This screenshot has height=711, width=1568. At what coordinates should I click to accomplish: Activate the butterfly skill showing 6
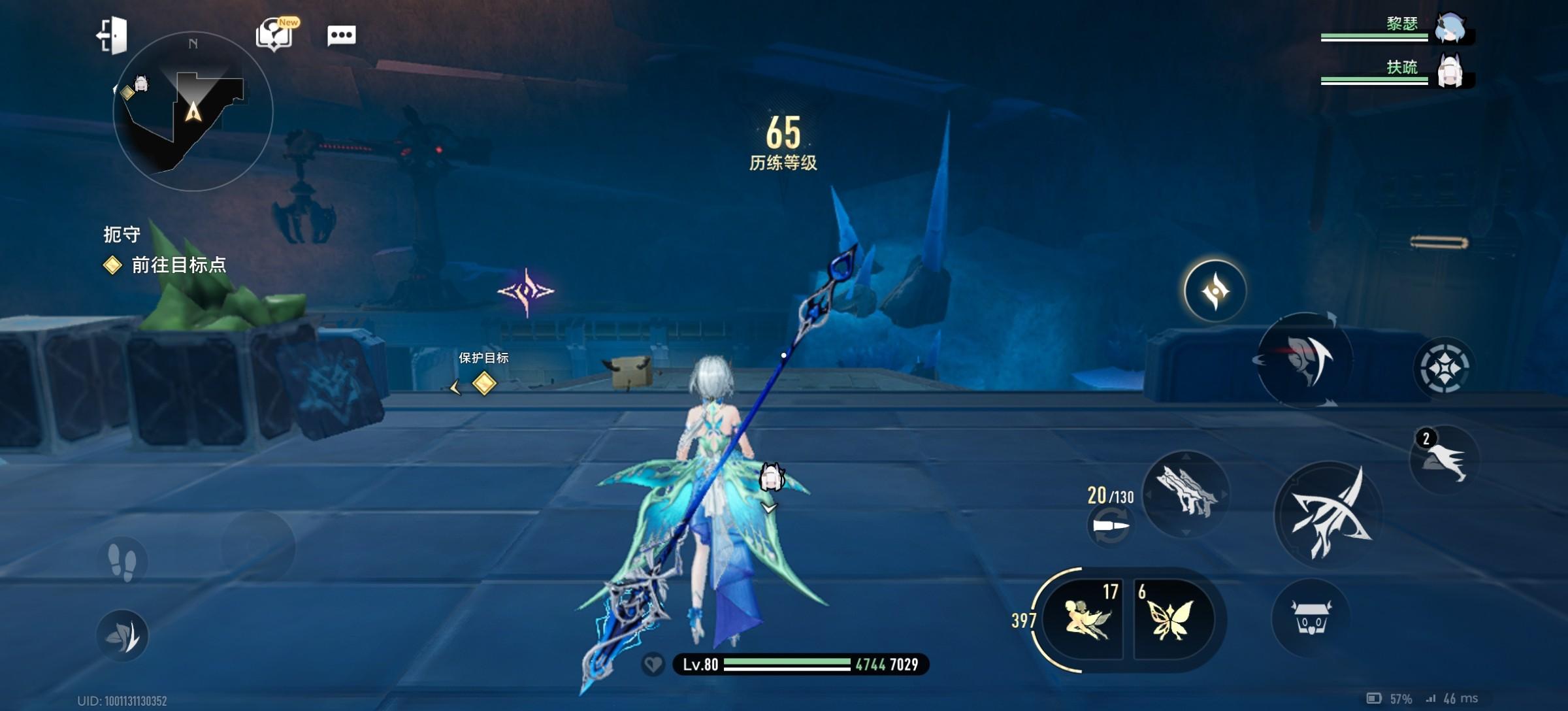point(1171,619)
